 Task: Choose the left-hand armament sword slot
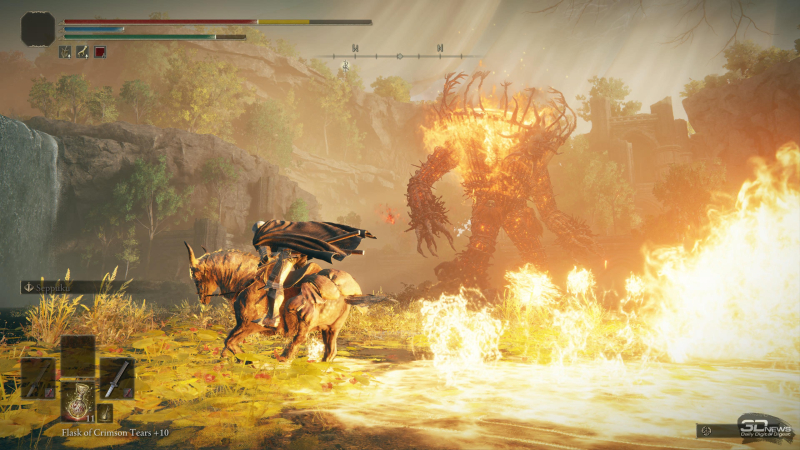point(38,378)
